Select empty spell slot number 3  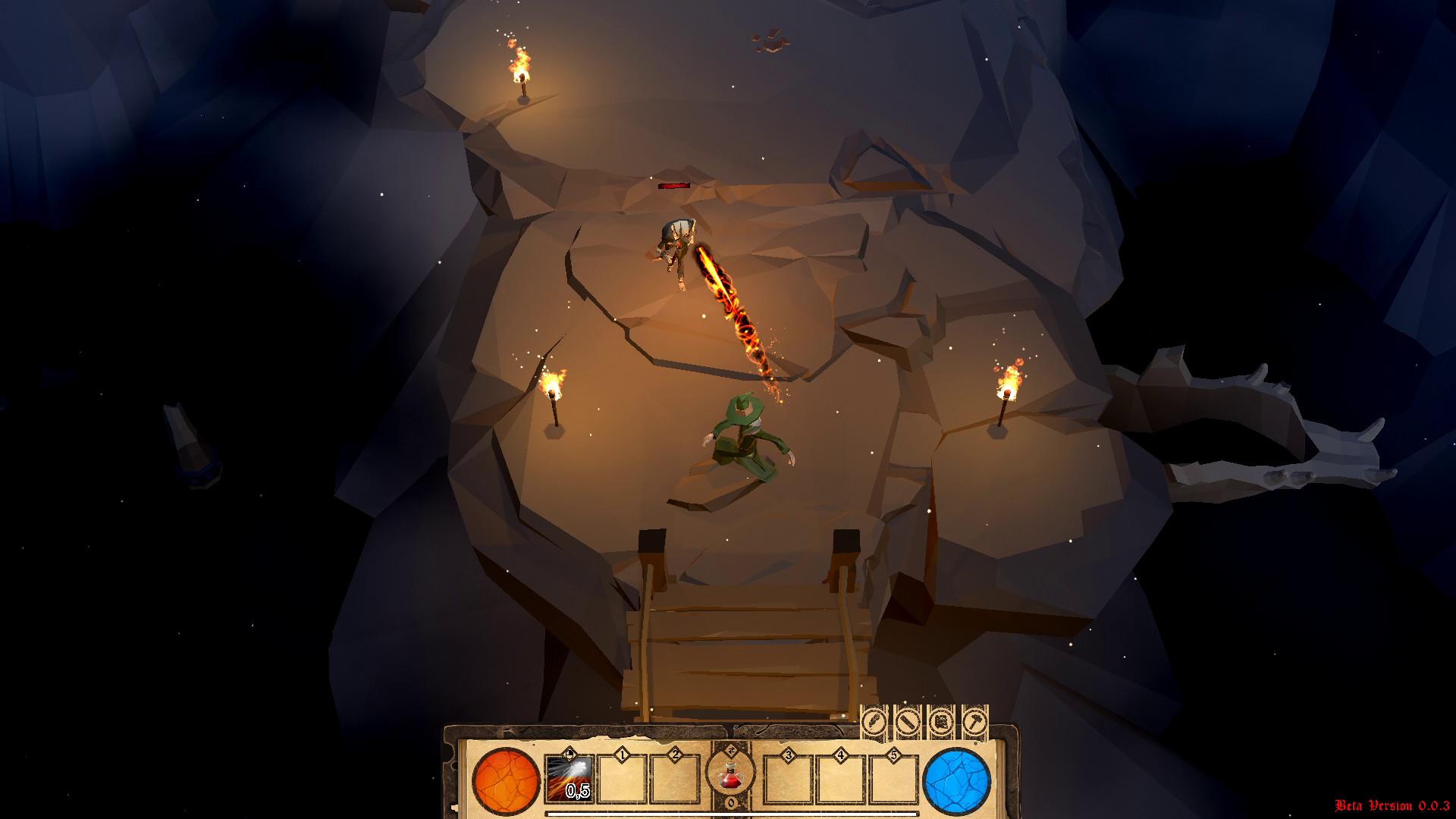click(788, 779)
